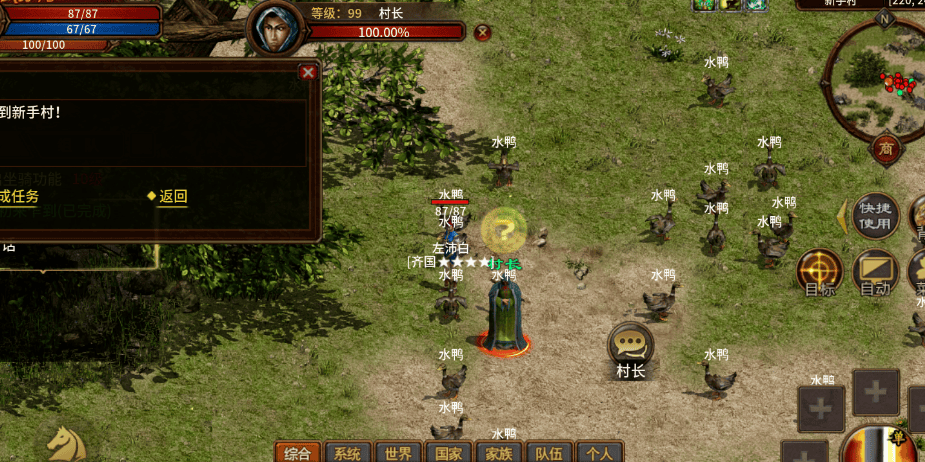Switch to the 综合 chat tab
925x462 pixels.
coord(298,452)
